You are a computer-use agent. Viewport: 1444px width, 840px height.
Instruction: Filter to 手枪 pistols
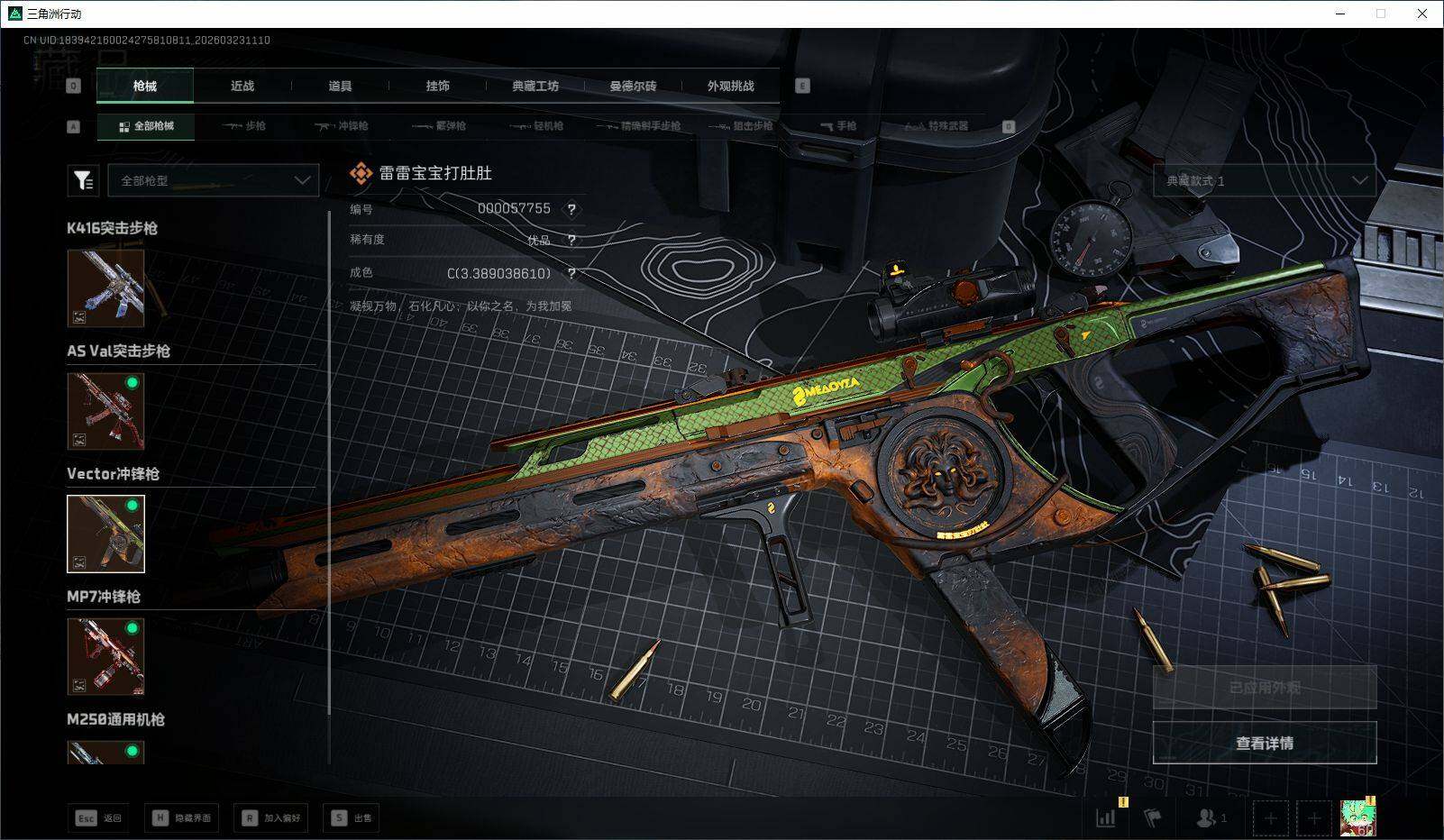point(838,126)
